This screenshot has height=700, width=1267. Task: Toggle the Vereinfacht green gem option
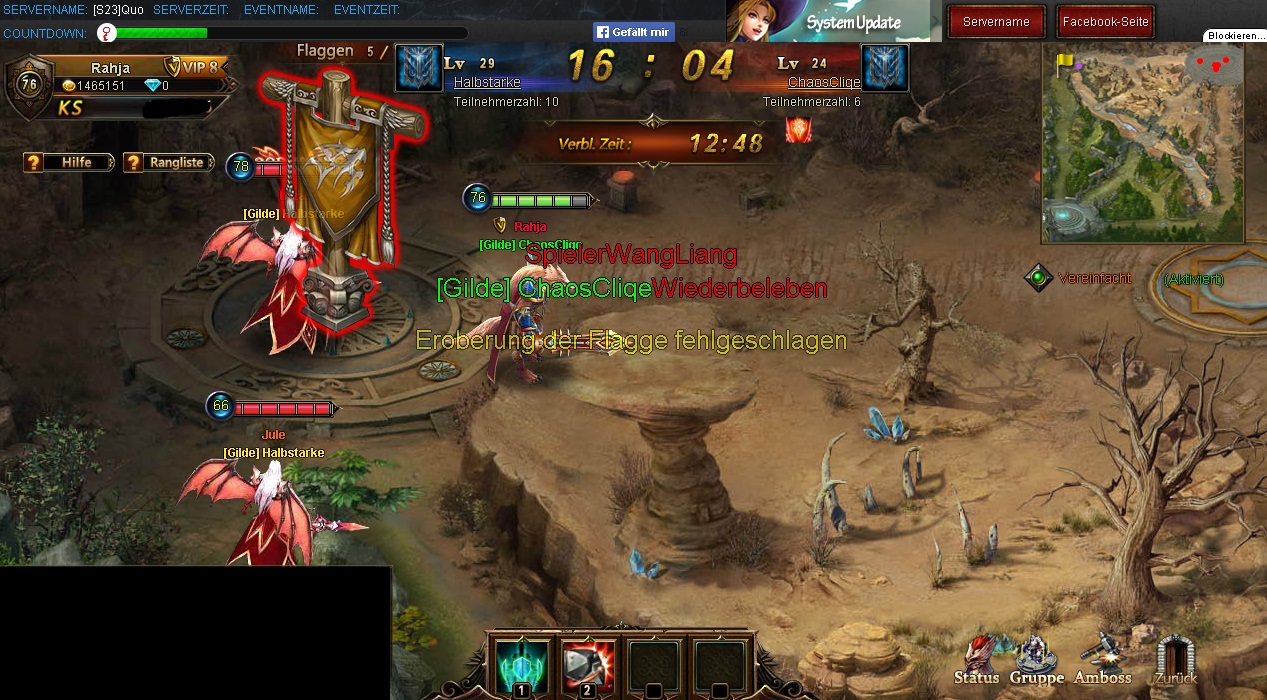1039,277
